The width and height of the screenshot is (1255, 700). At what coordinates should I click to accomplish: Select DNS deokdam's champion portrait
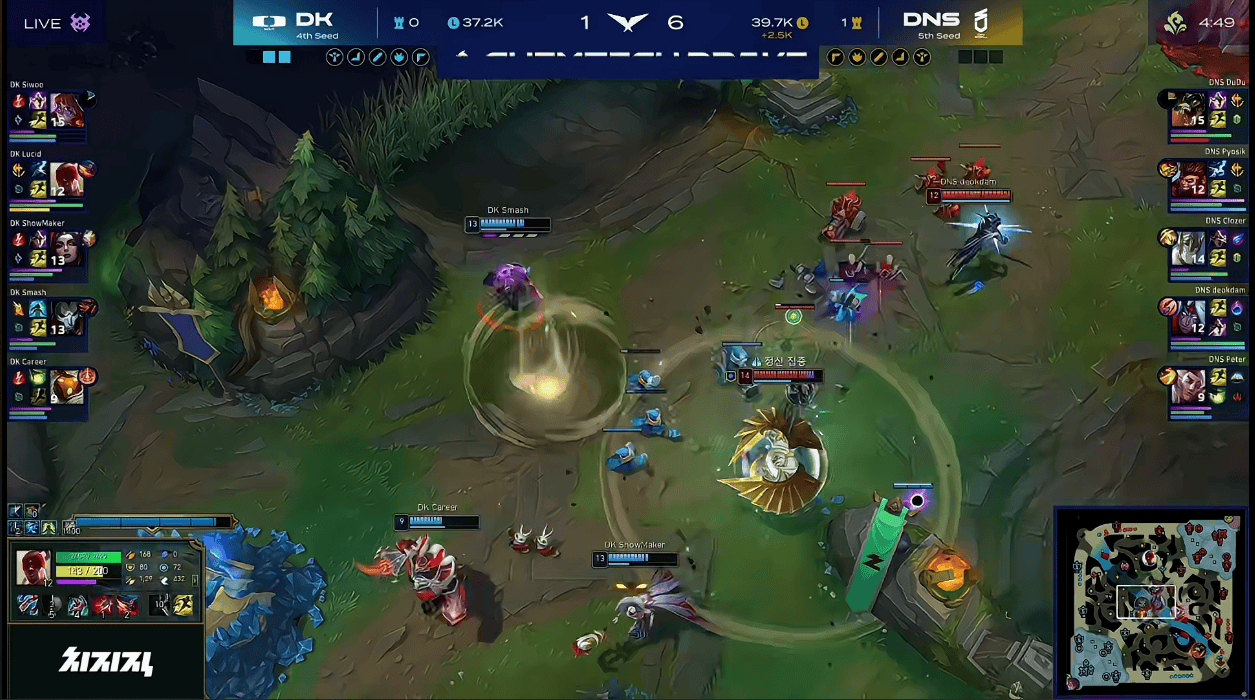point(1189,318)
